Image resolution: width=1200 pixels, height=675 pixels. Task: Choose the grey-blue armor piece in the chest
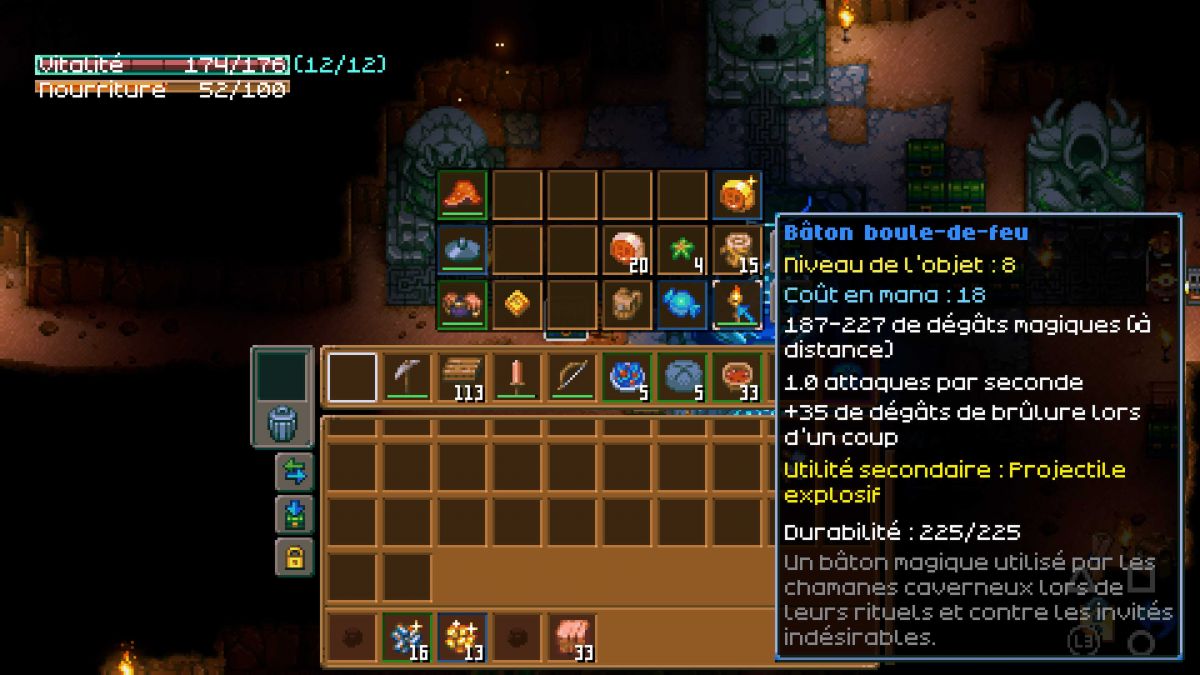pos(462,249)
